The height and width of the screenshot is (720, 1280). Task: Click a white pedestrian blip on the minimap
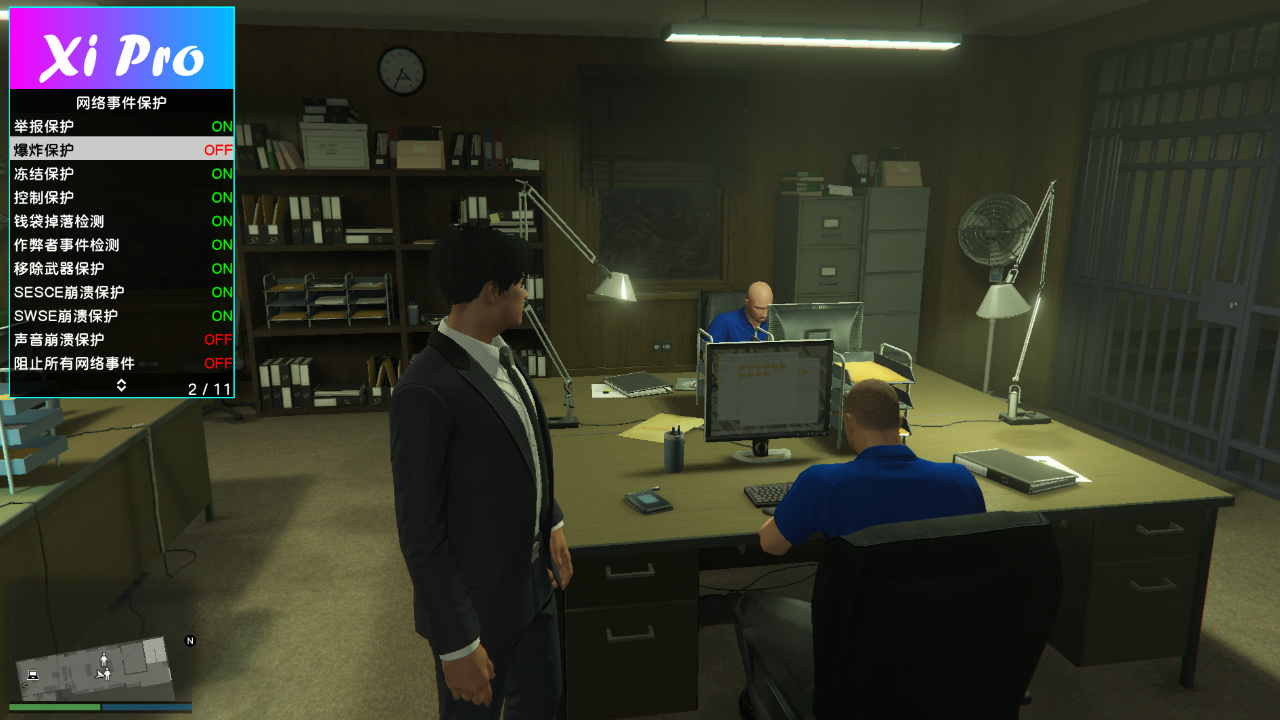pyautogui.click(x=104, y=660)
